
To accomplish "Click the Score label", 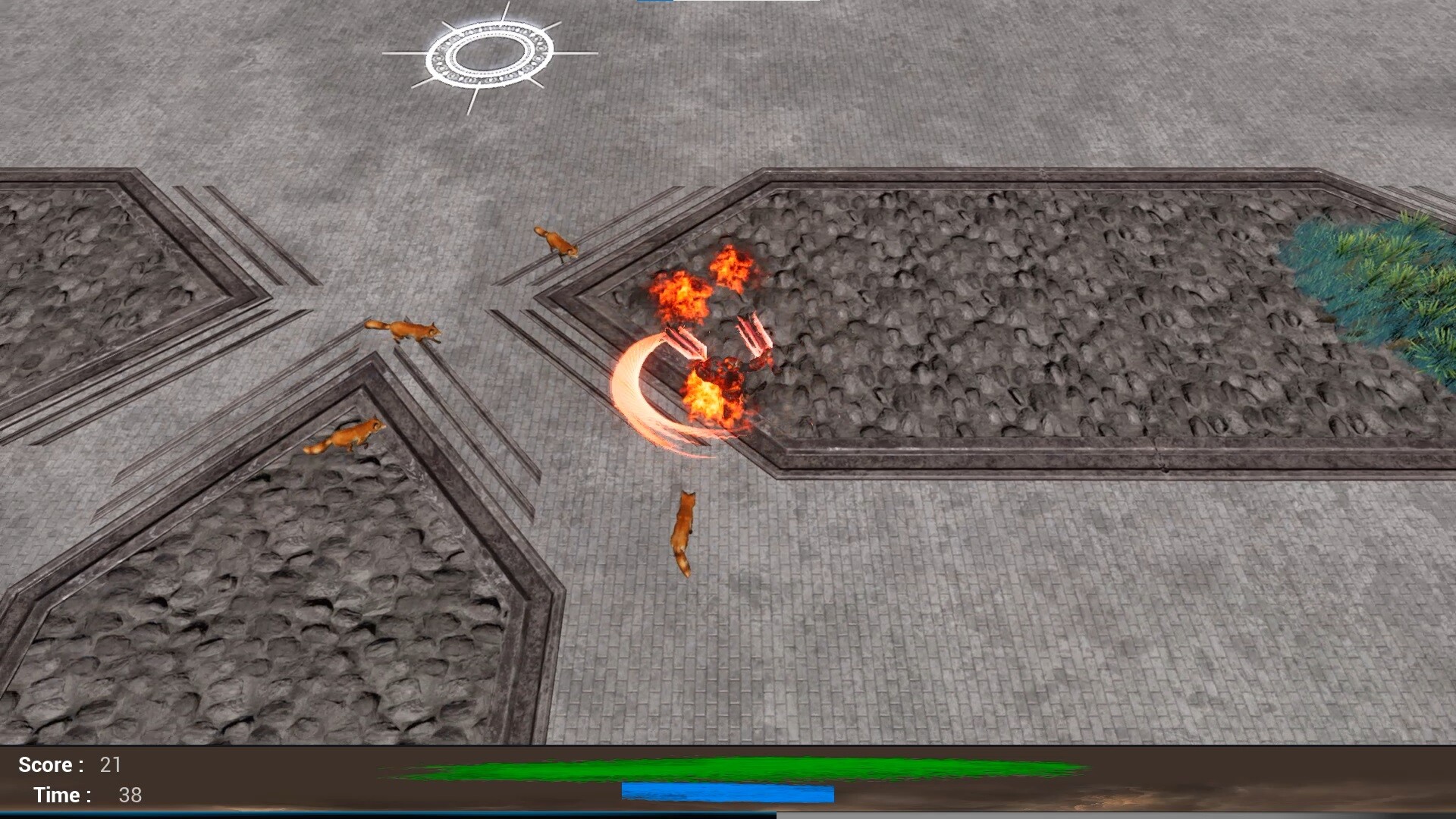I will [45, 765].
